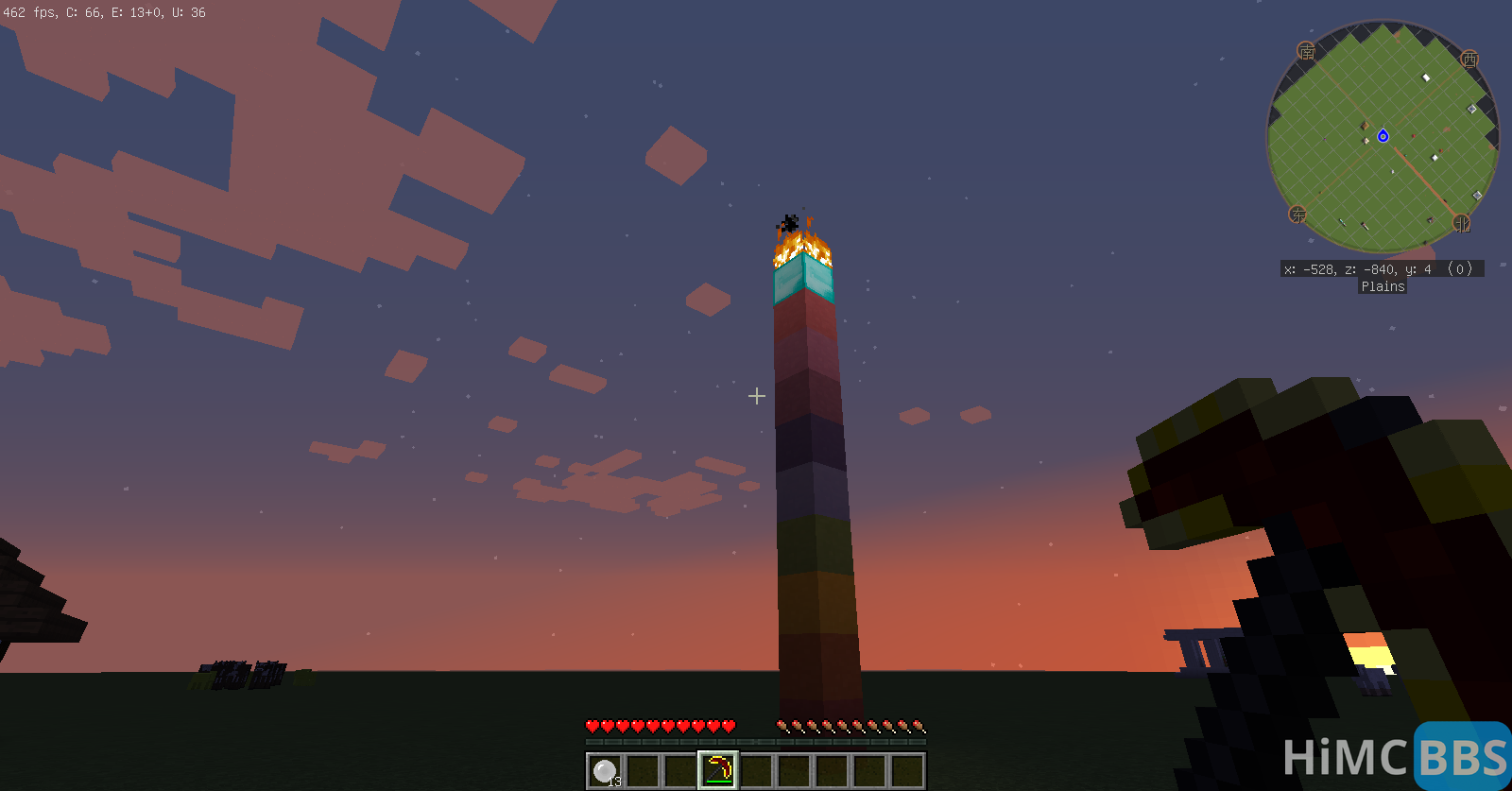Screen dimensions: 1512x791
Task: Click the last drumstick in the hunger bar
Action: (917, 727)
